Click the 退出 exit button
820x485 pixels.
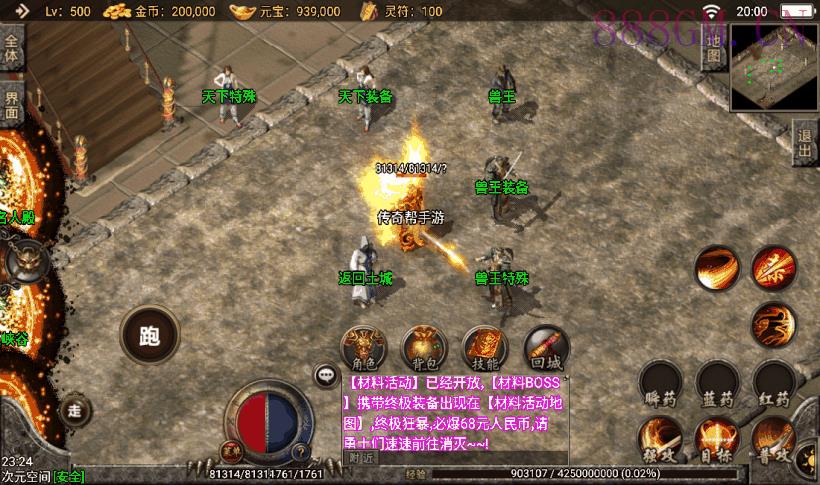pyautogui.click(x=805, y=144)
